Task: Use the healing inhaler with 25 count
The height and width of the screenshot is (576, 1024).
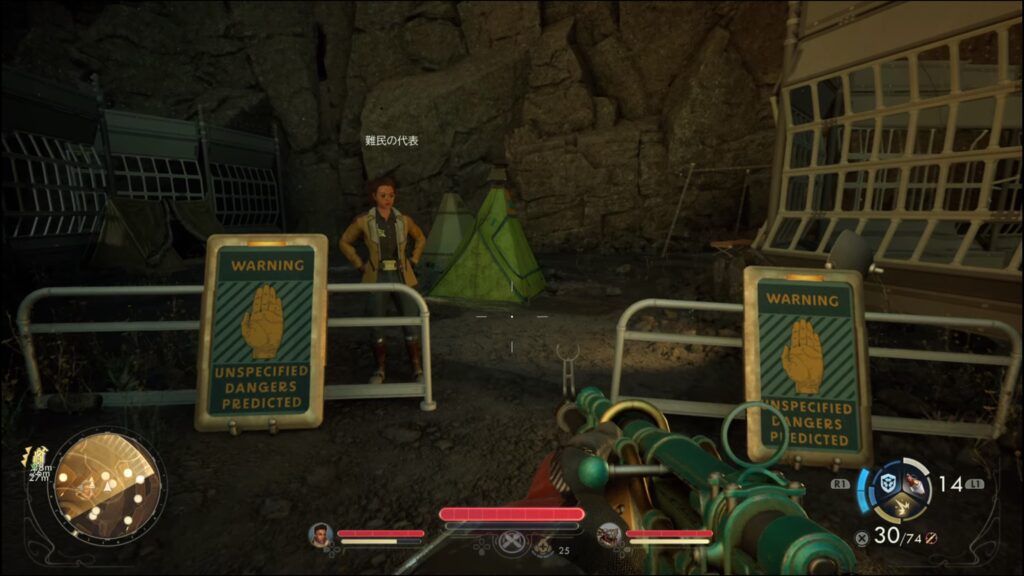Action: pyautogui.click(x=542, y=546)
